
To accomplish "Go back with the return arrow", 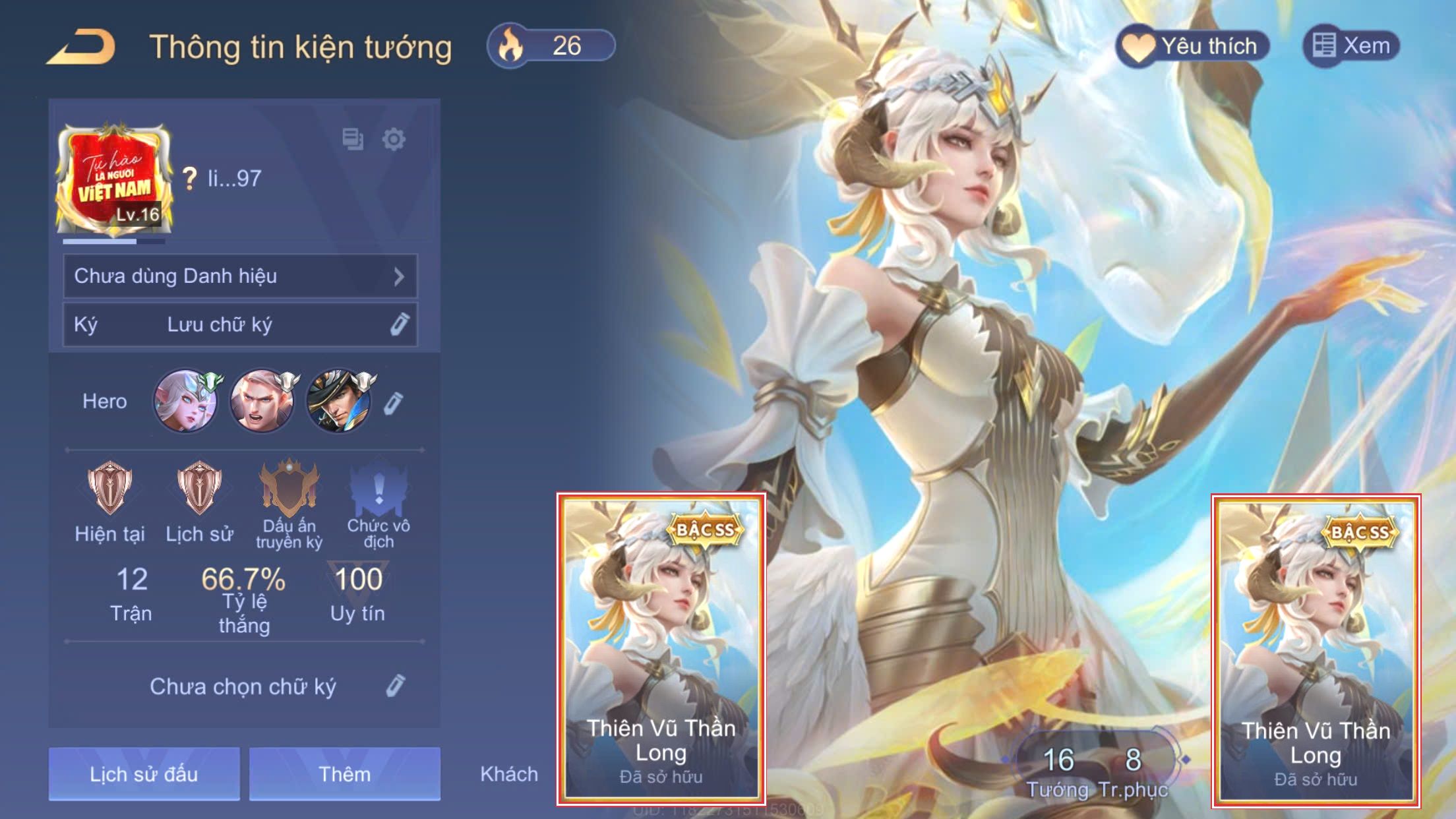I will coord(82,47).
